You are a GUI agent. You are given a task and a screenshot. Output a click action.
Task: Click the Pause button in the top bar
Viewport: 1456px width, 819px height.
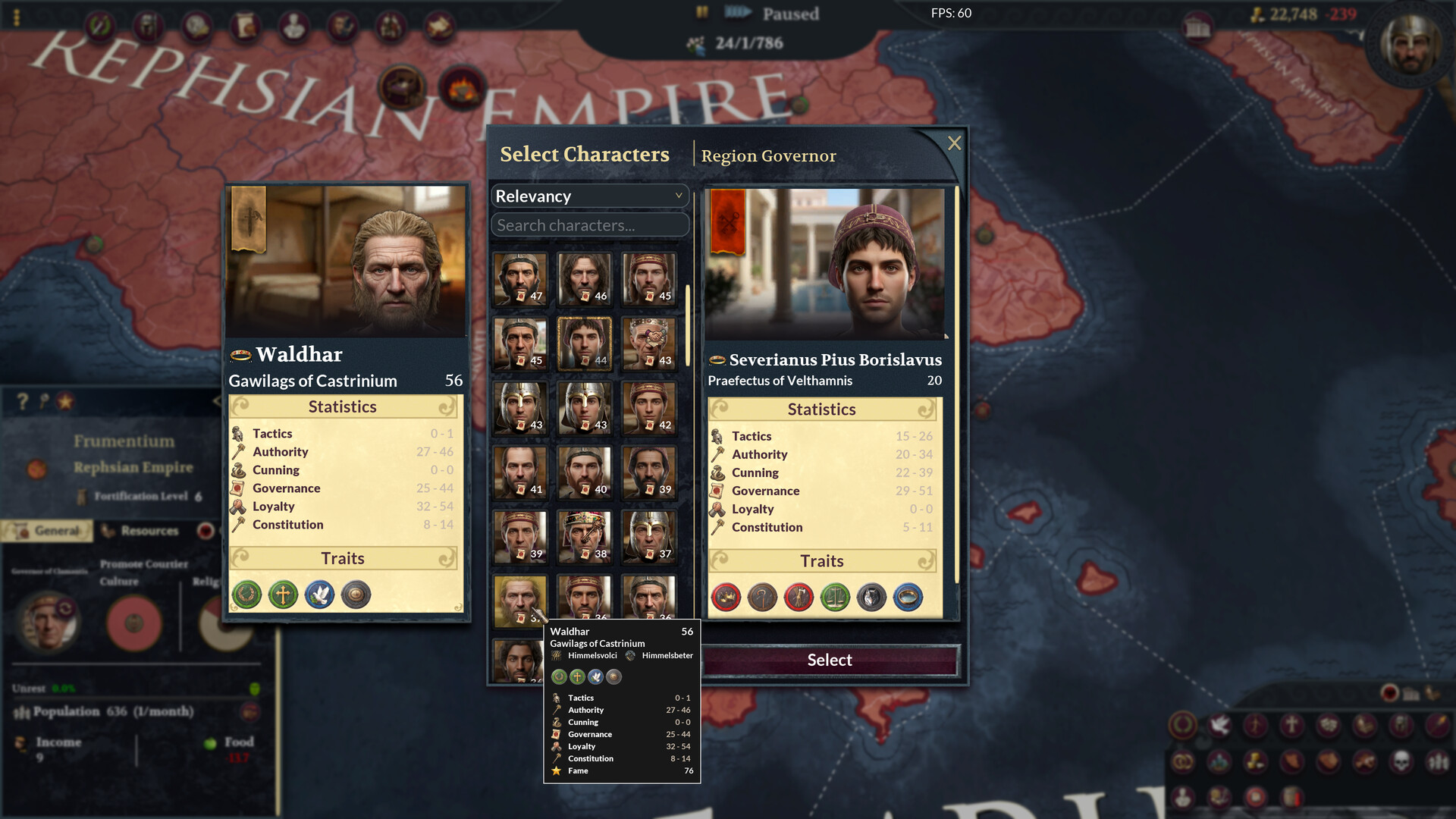coord(701,13)
